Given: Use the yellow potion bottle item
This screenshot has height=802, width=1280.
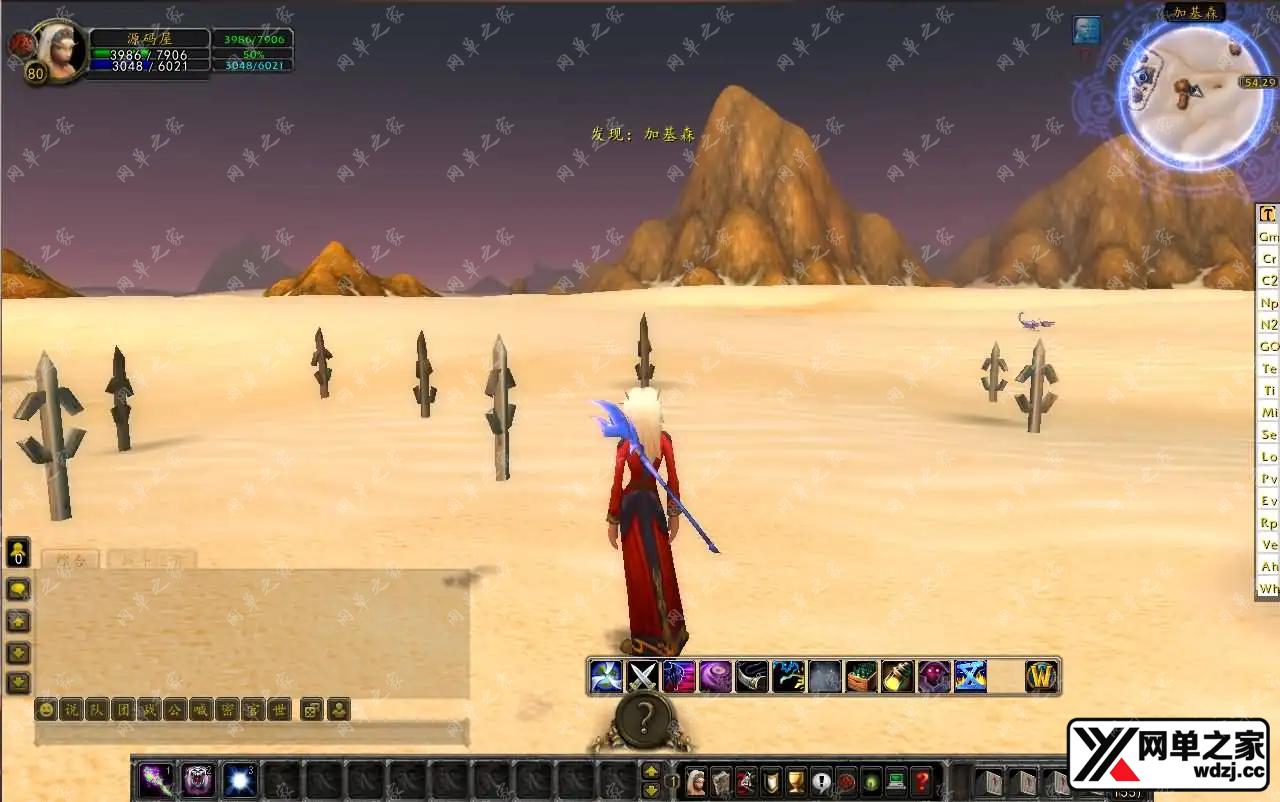Looking at the screenshot, I should click(x=897, y=677).
